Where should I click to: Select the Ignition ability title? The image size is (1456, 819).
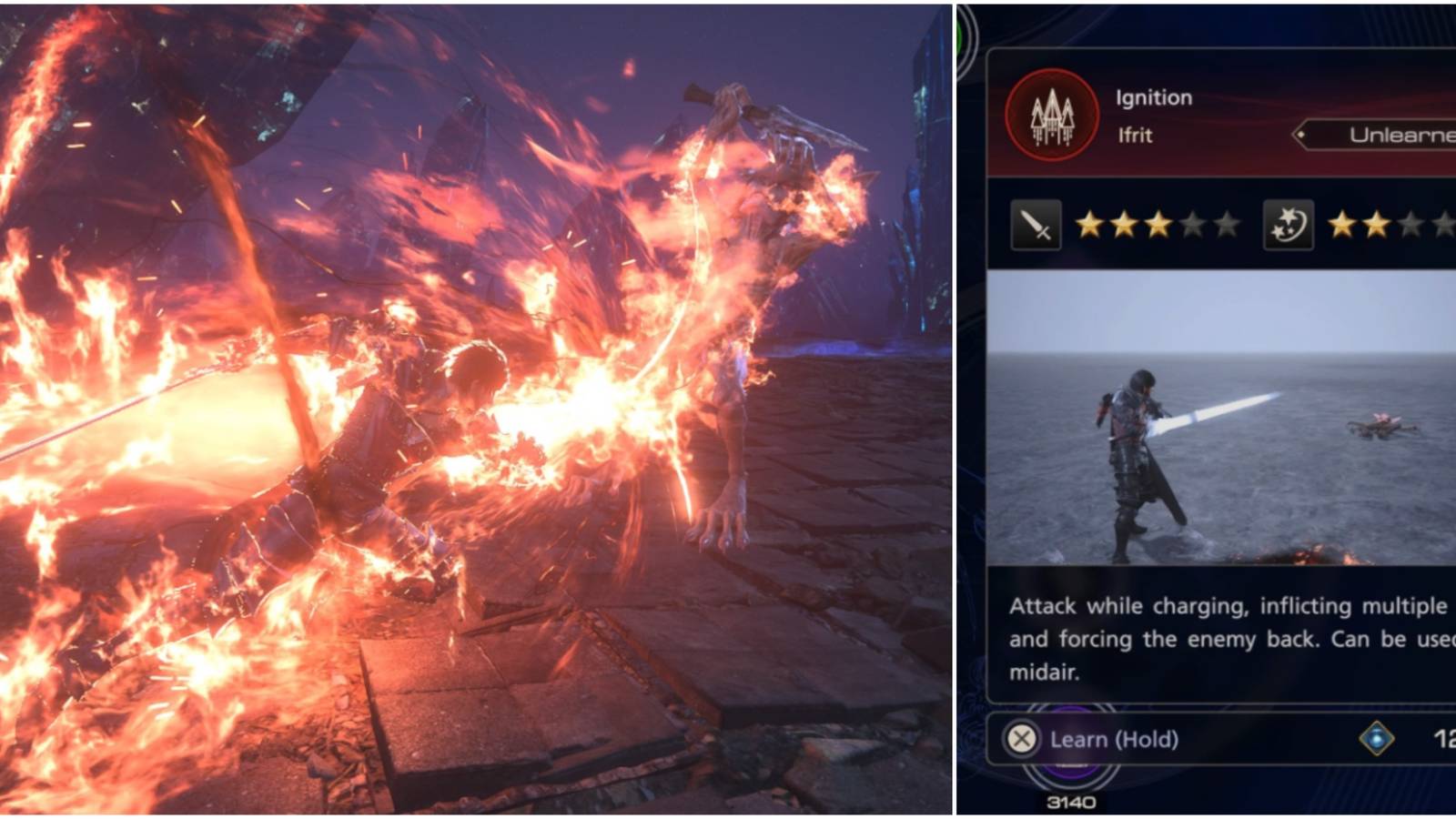pos(1154,97)
